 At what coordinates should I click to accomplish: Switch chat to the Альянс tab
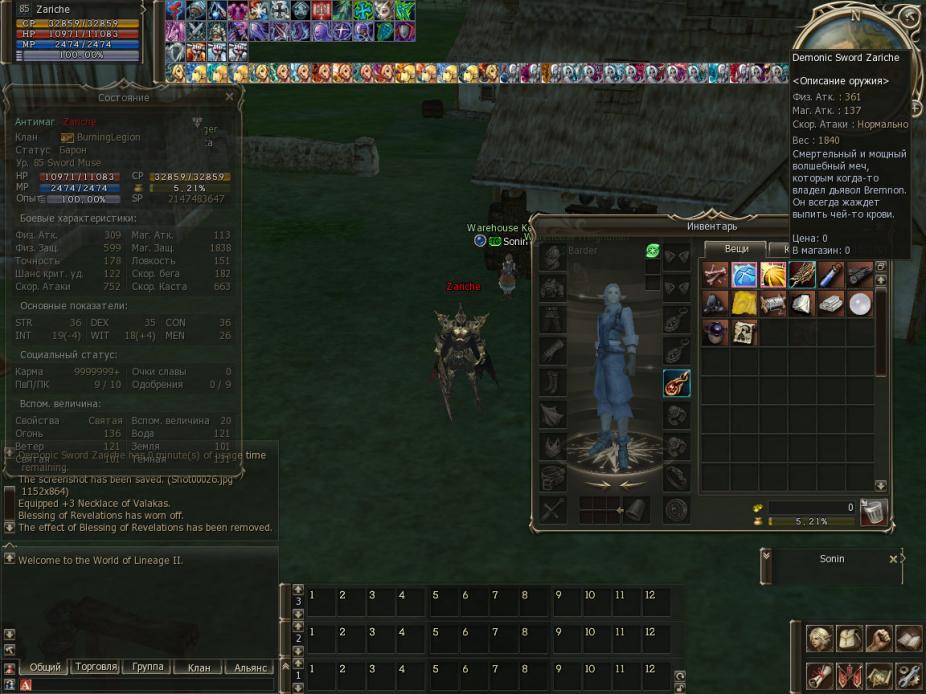[249, 667]
